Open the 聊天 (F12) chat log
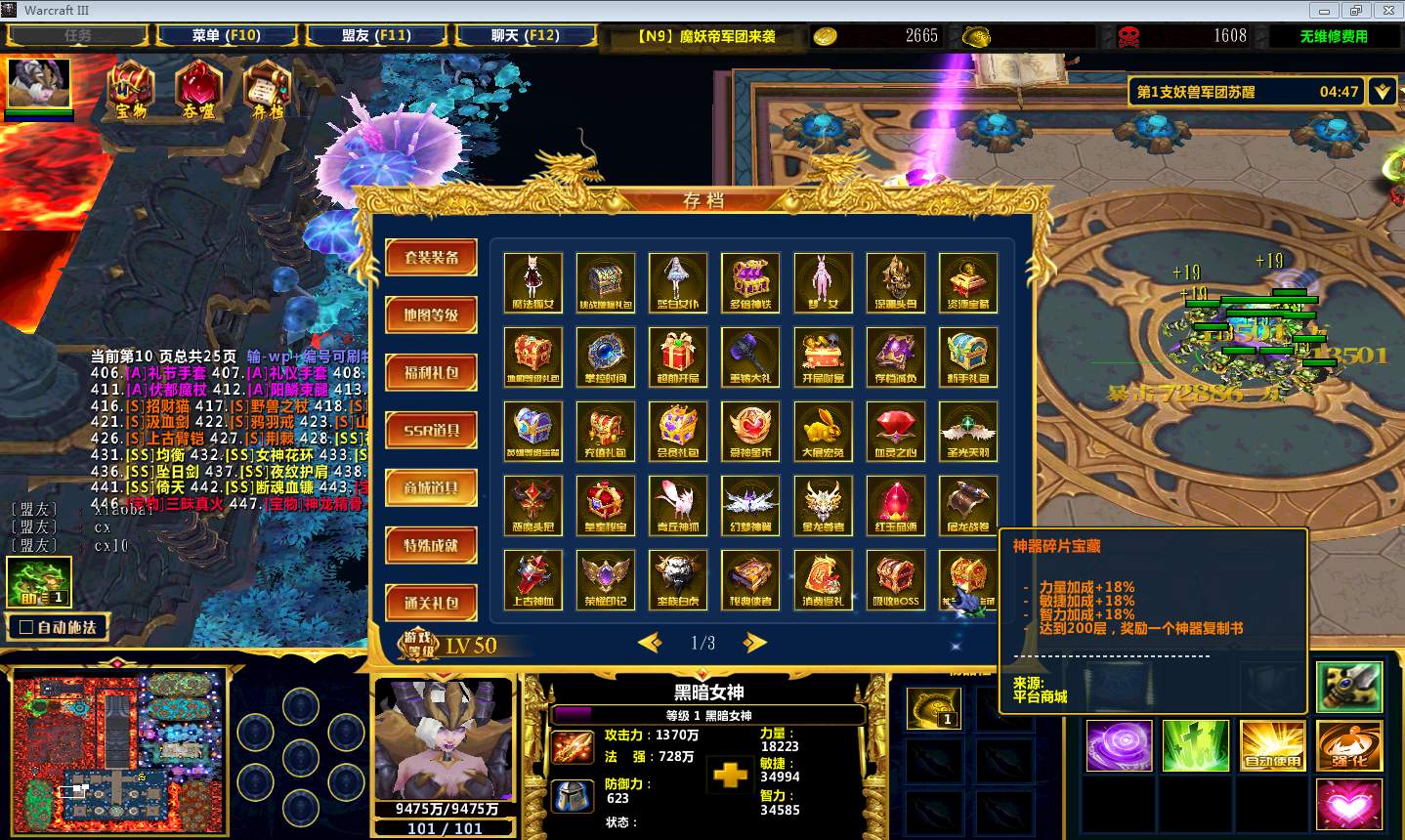 [525, 35]
